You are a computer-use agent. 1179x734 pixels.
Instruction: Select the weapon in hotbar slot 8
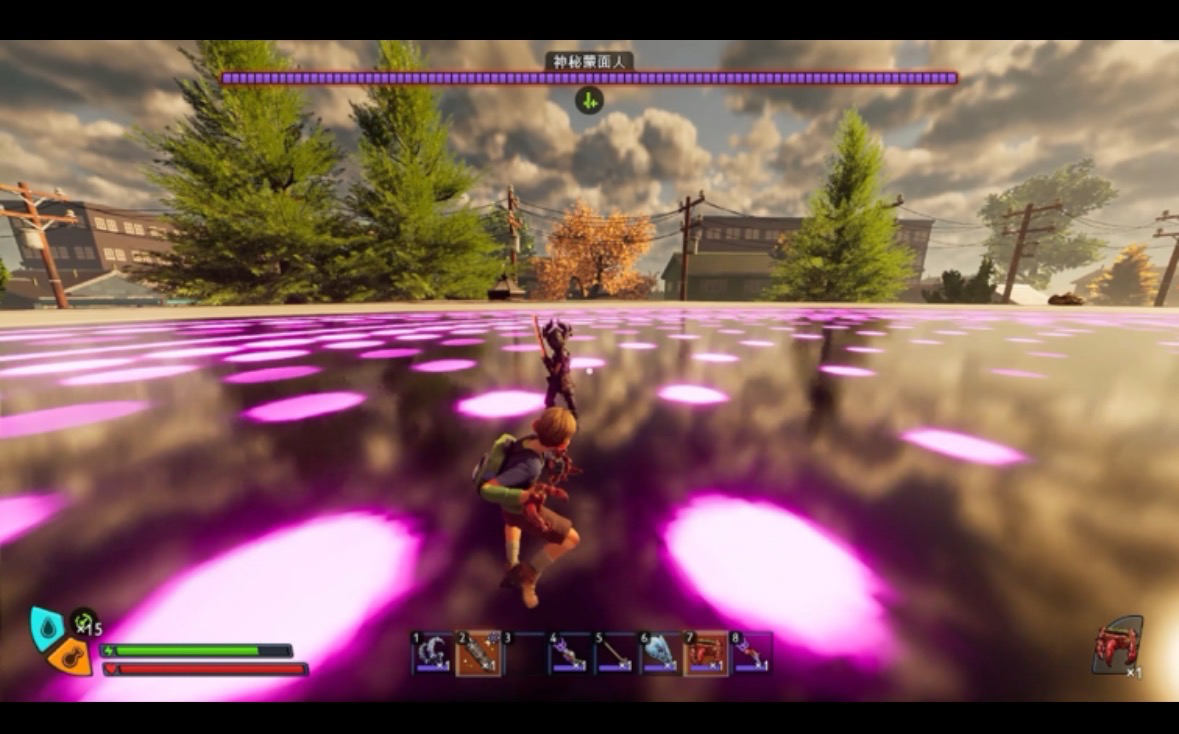tap(752, 652)
